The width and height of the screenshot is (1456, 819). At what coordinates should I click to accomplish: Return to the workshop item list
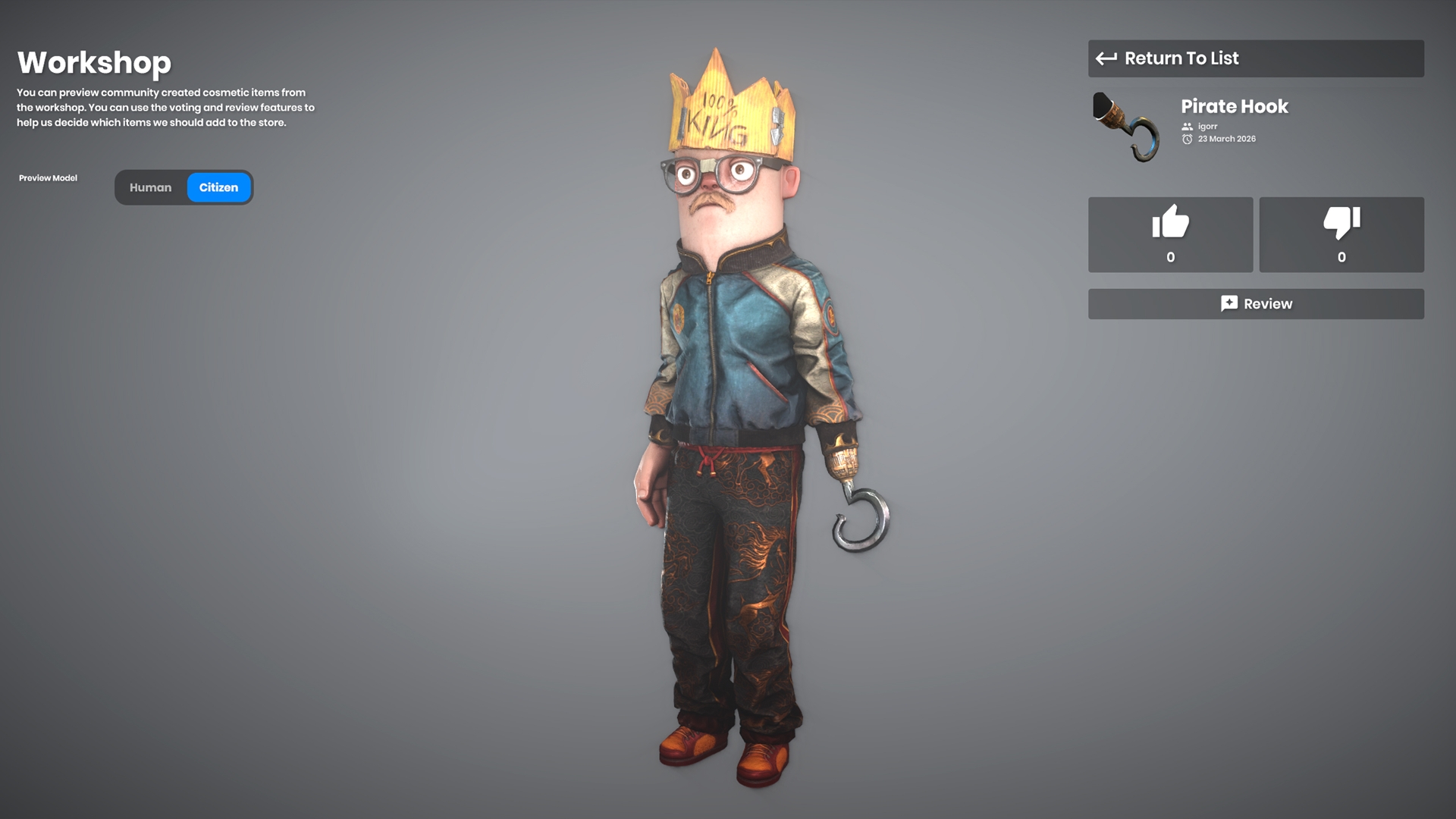click(1255, 58)
